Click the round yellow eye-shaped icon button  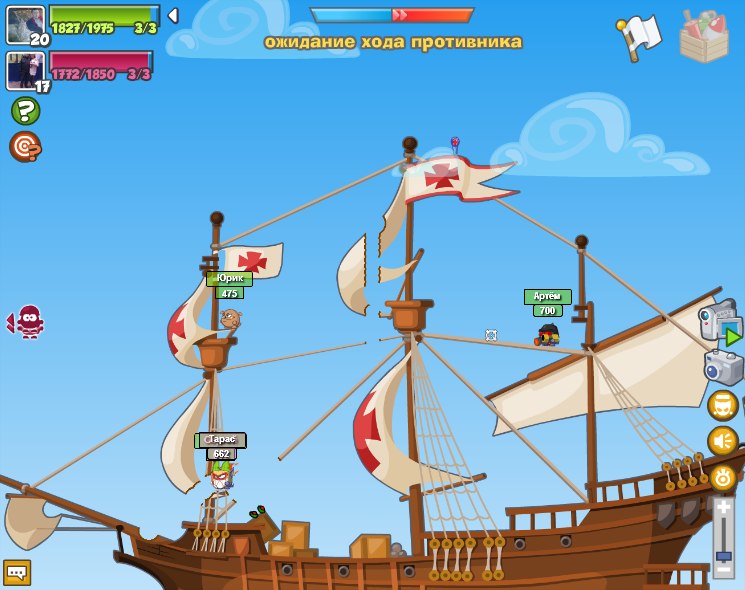click(722, 477)
